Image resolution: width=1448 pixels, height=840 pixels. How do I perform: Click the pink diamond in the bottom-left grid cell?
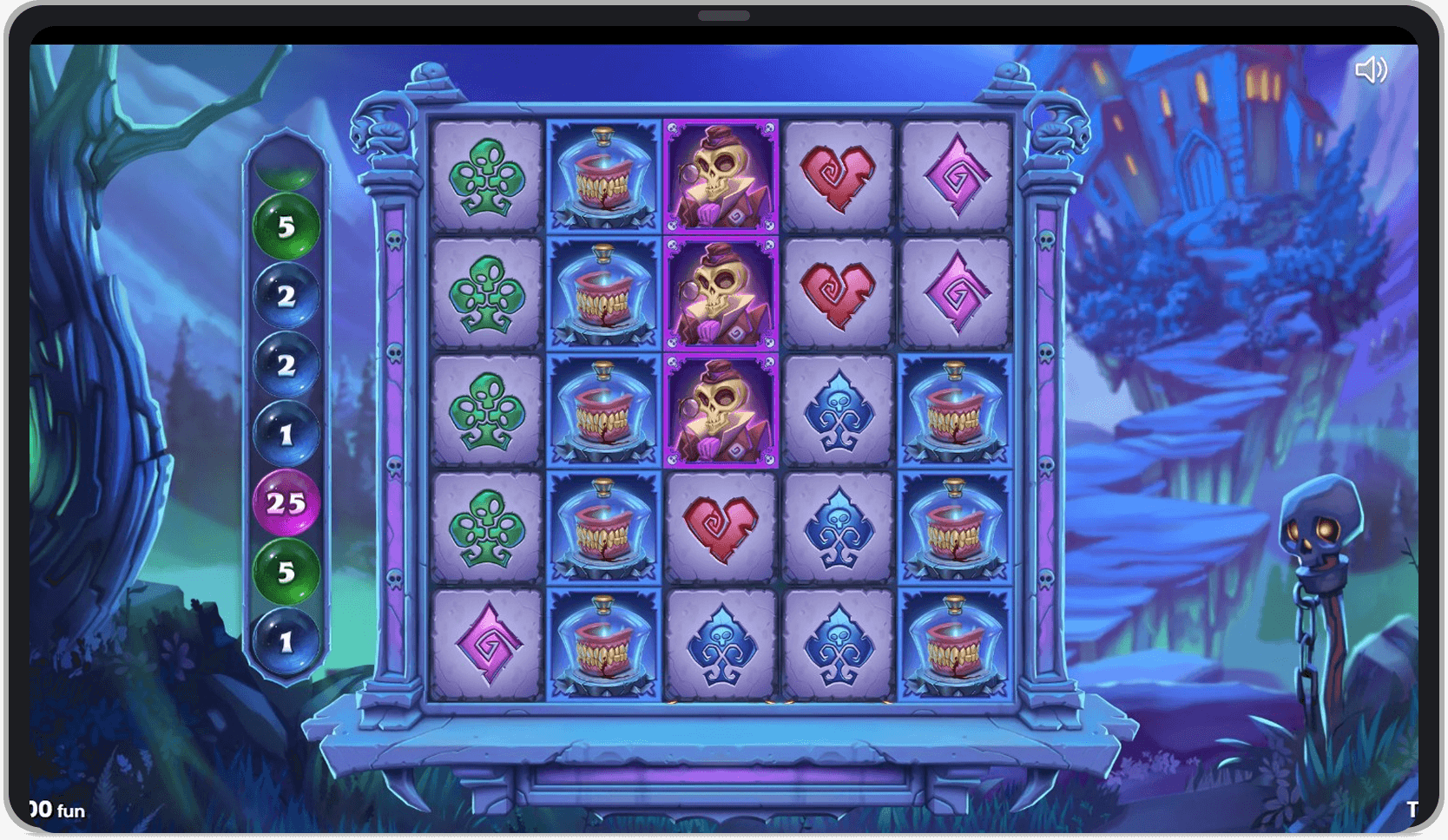click(x=486, y=640)
